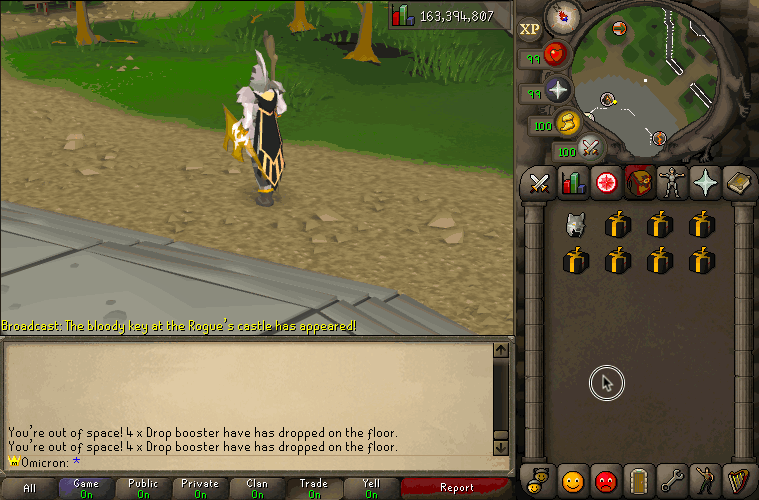Activate the special attack crossed-swords orb
This screenshot has height=500, width=759.
pos(590,149)
